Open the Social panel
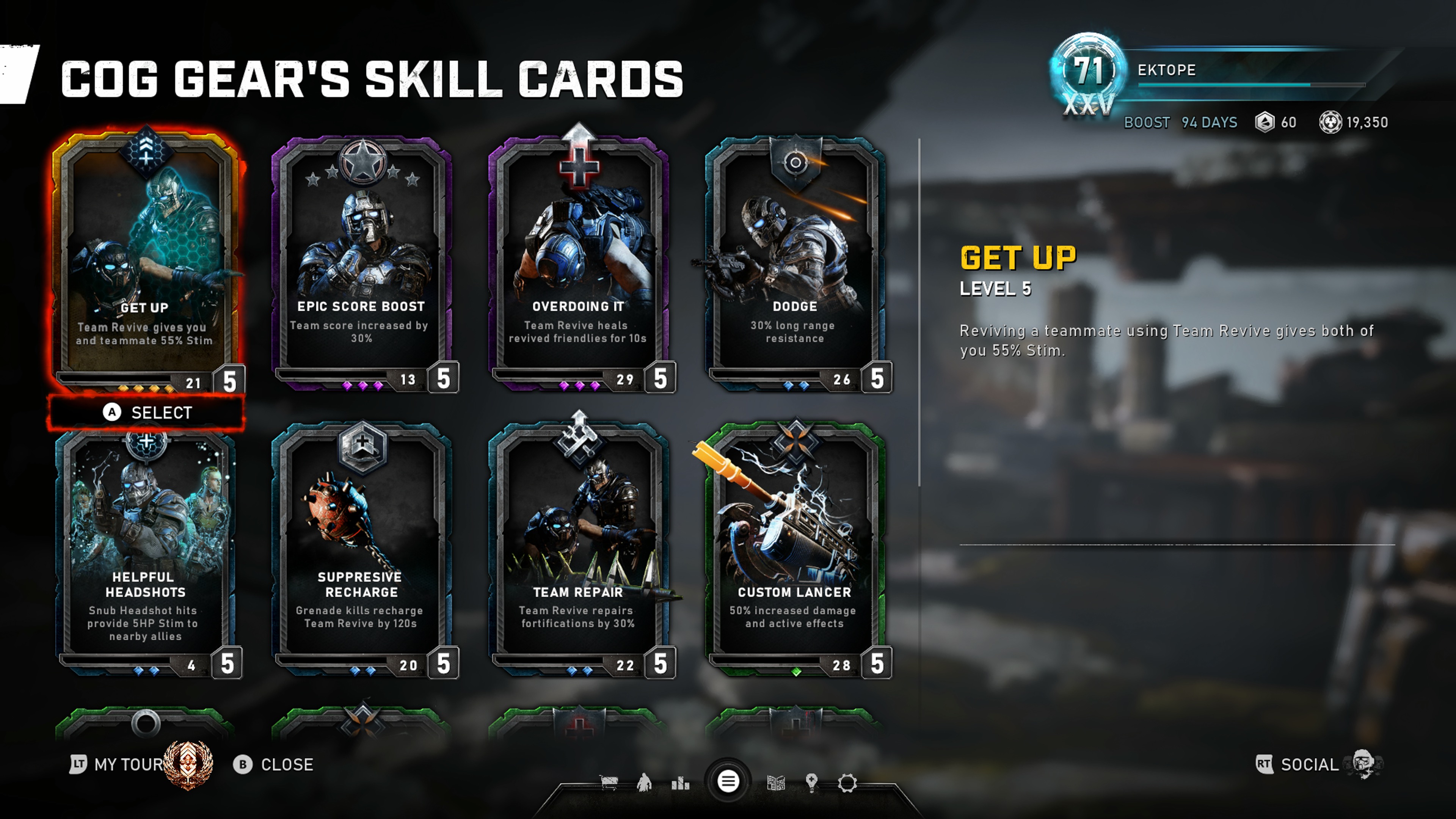The width and height of the screenshot is (1456, 819). coord(1309,765)
